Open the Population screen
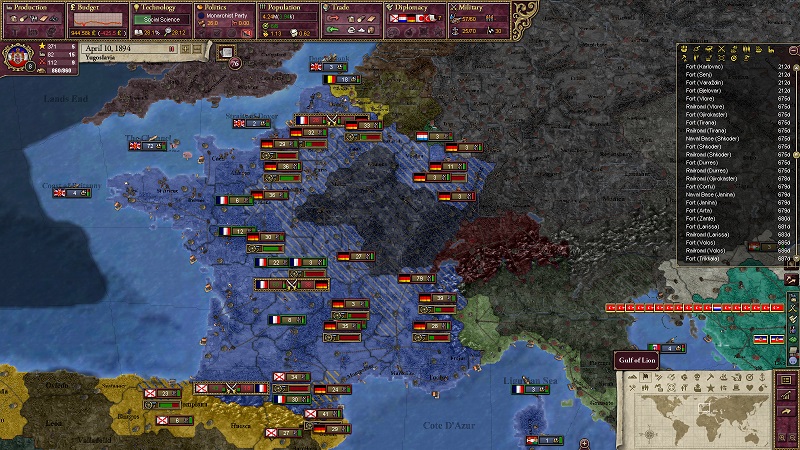 point(288,7)
